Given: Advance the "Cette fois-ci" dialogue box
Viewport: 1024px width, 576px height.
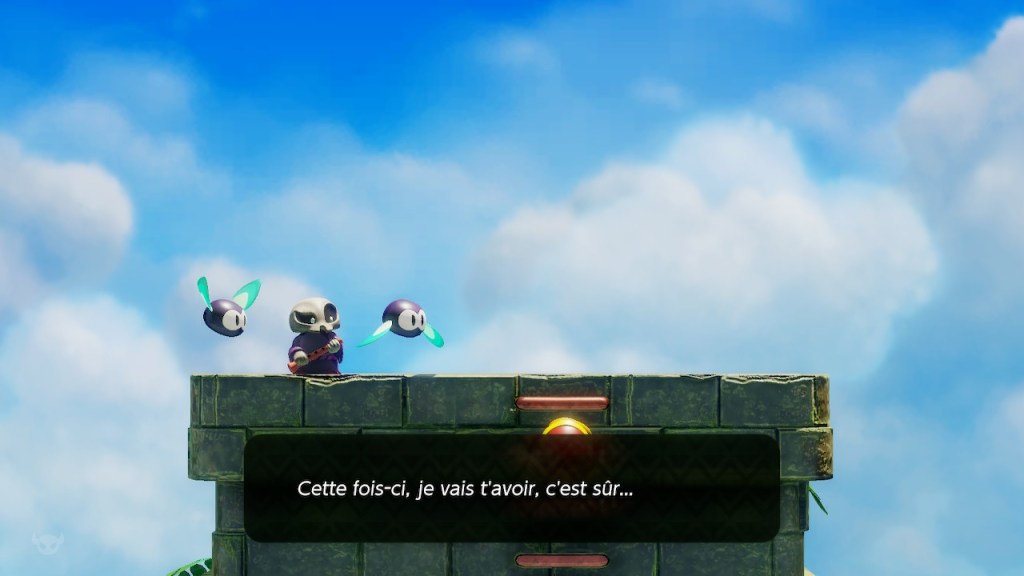Looking at the screenshot, I should [511, 488].
